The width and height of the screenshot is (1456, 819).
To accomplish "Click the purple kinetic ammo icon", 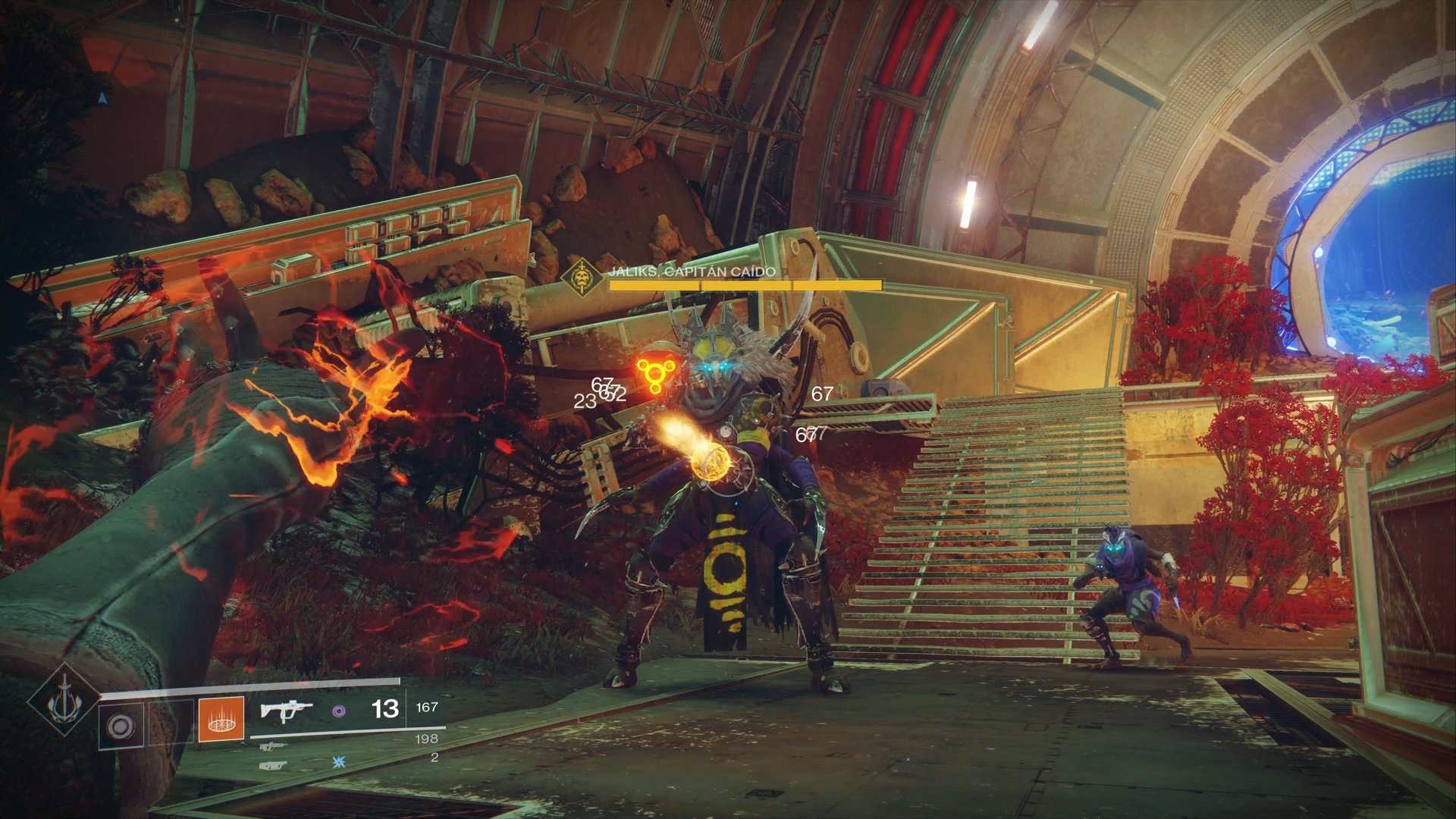I will (x=340, y=711).
